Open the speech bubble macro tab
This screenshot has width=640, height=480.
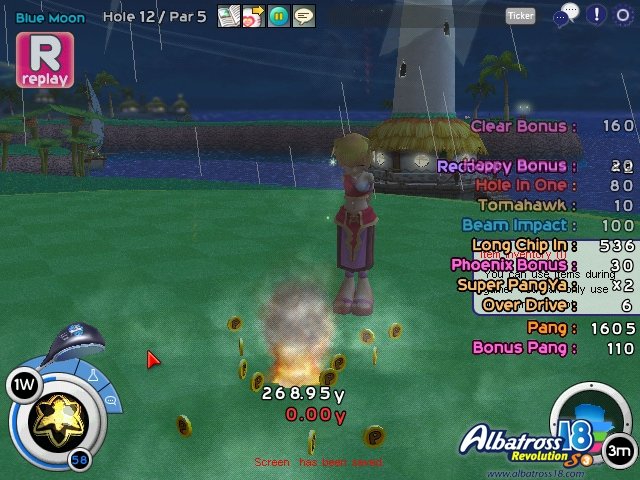click(109, 401)
